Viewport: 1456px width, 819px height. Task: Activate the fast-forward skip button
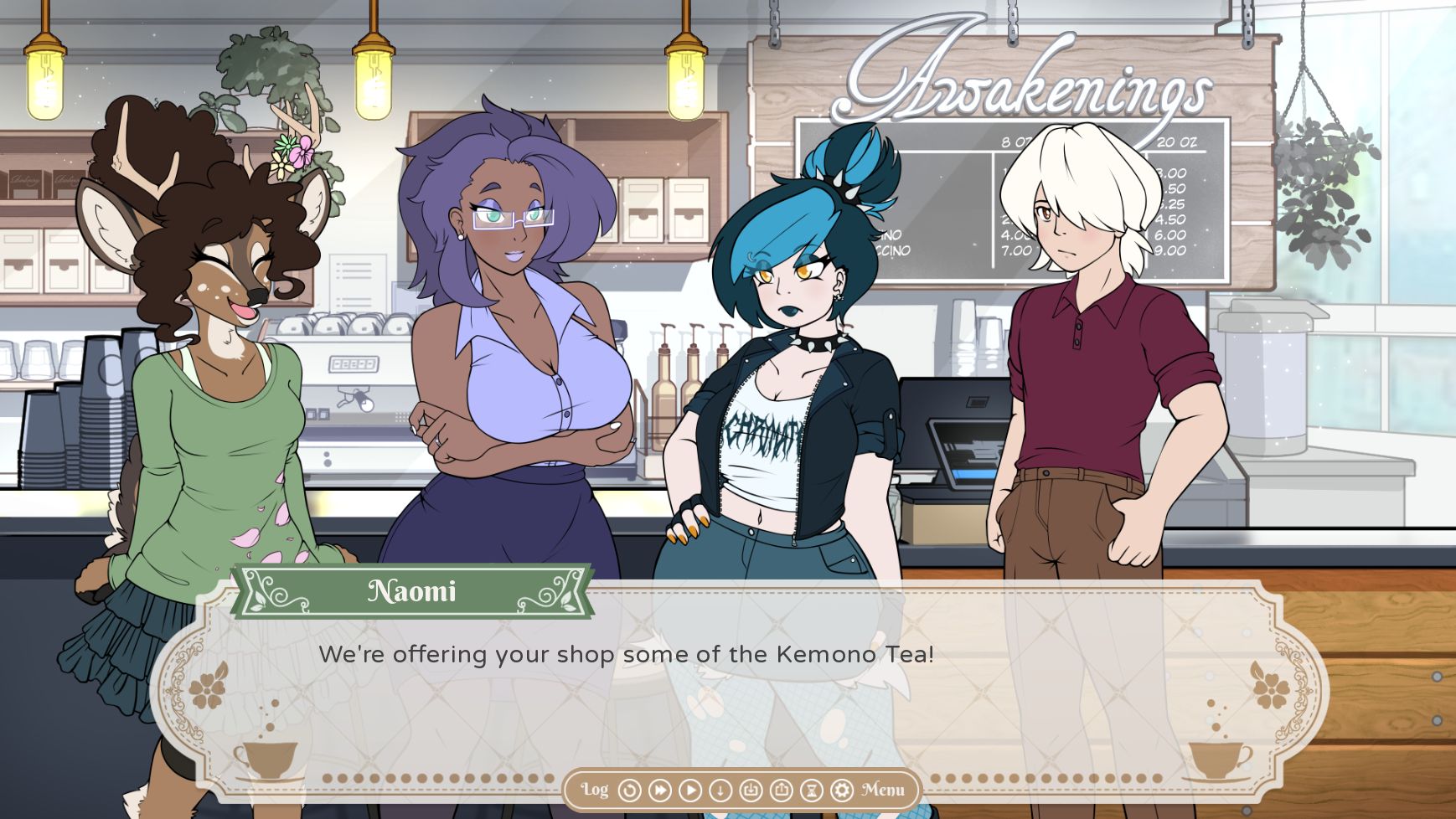660,790
